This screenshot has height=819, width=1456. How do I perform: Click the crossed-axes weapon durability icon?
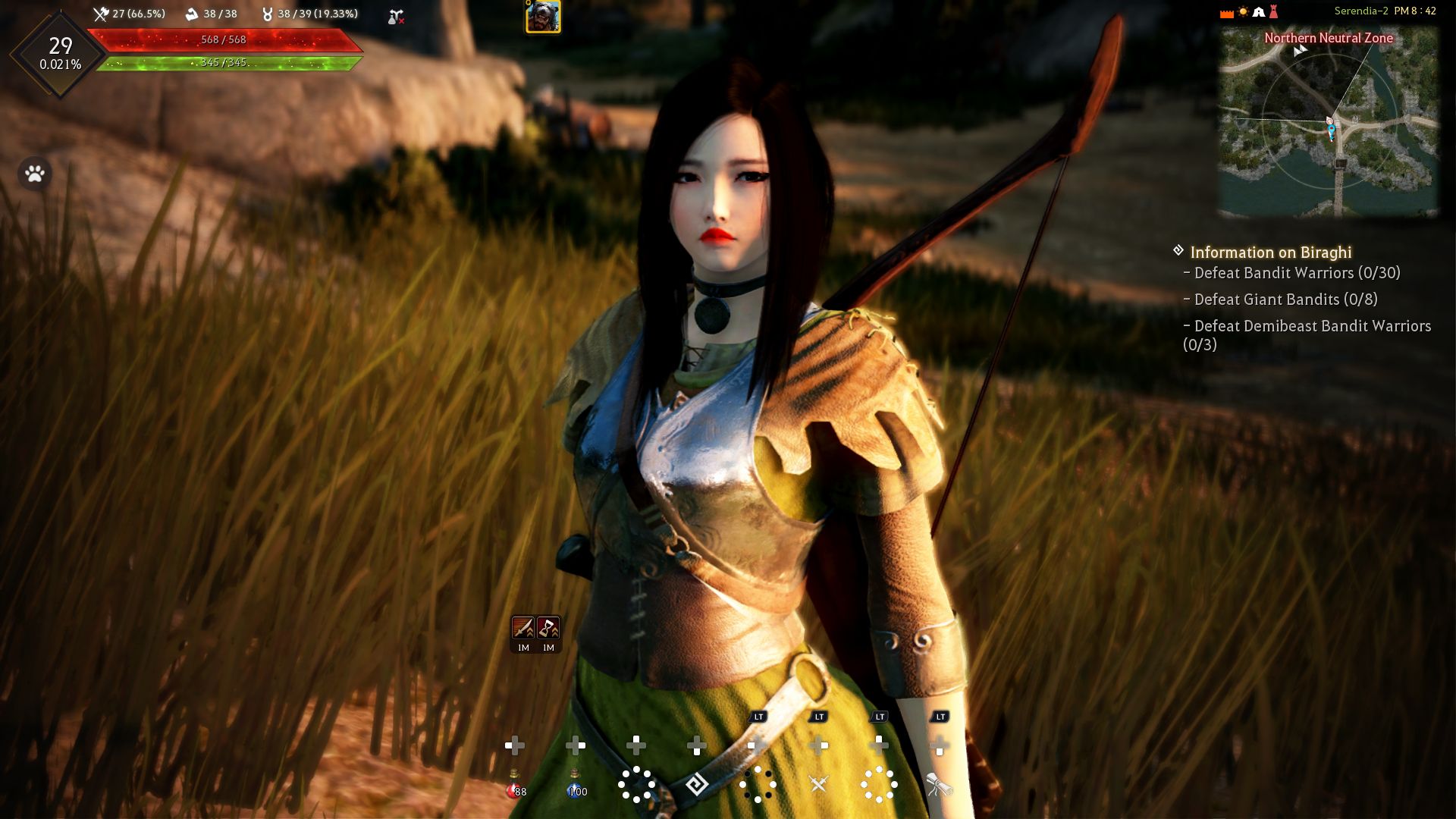(x=101, y=14)
